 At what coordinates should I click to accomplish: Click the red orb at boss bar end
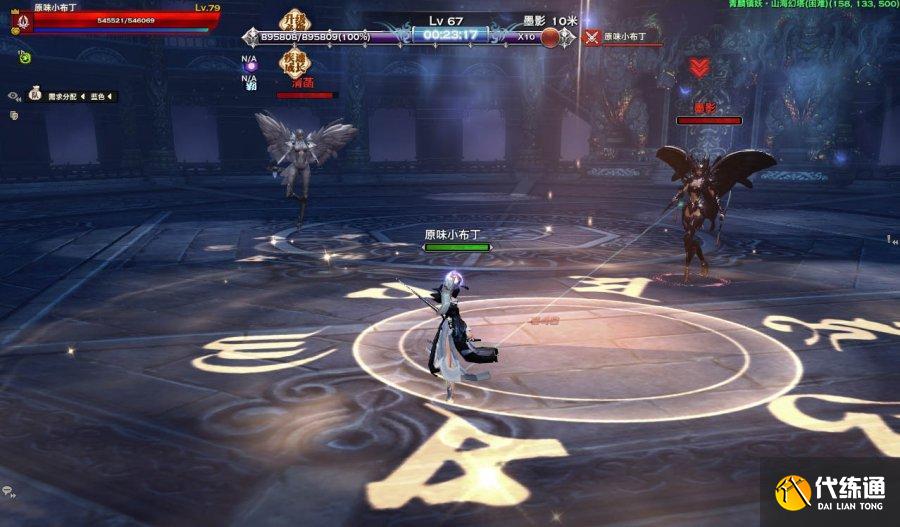tap(550, 38)
